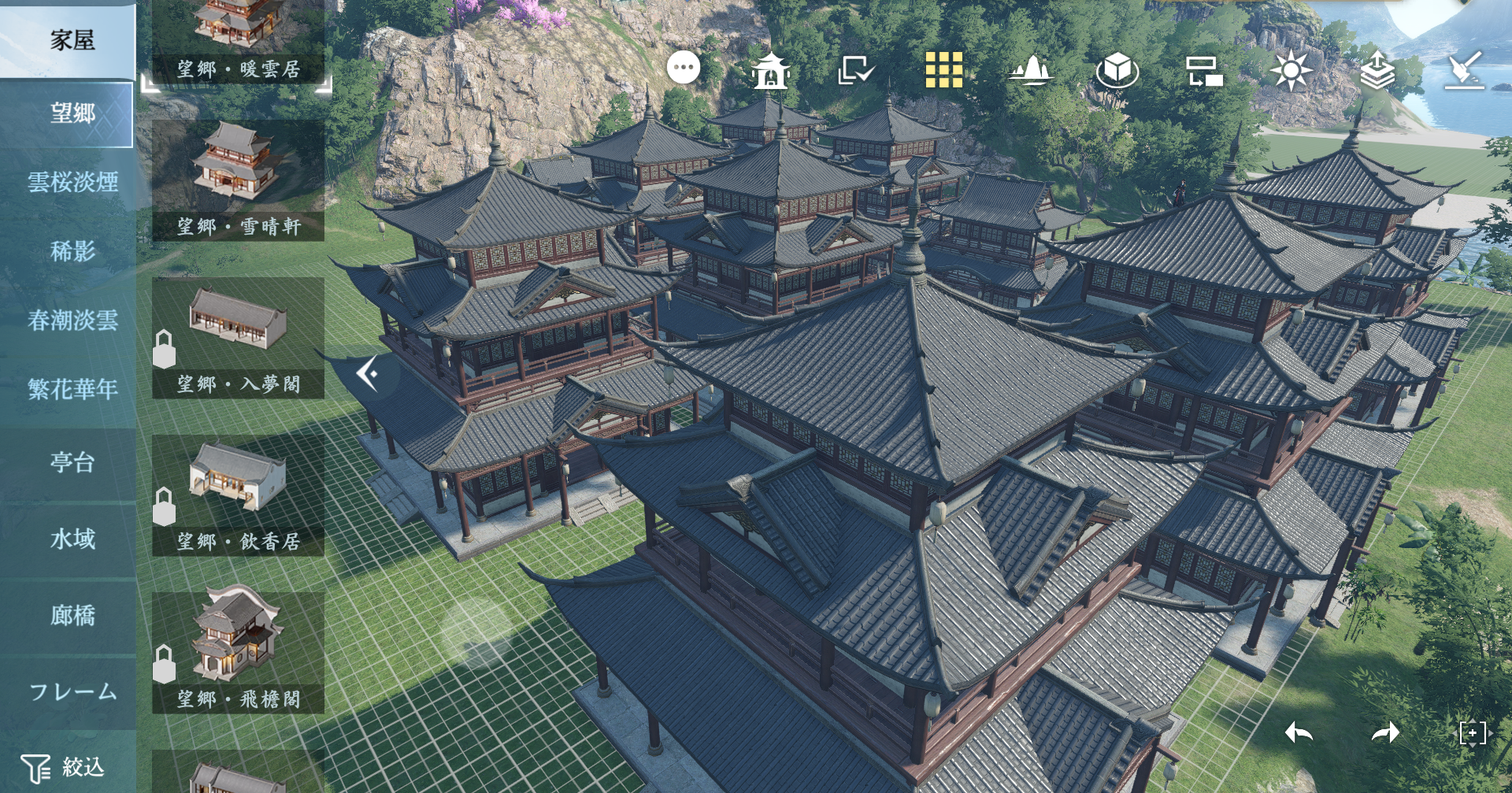Collapse the building panel with the left chevron
1512x793 pixels.
365,375
